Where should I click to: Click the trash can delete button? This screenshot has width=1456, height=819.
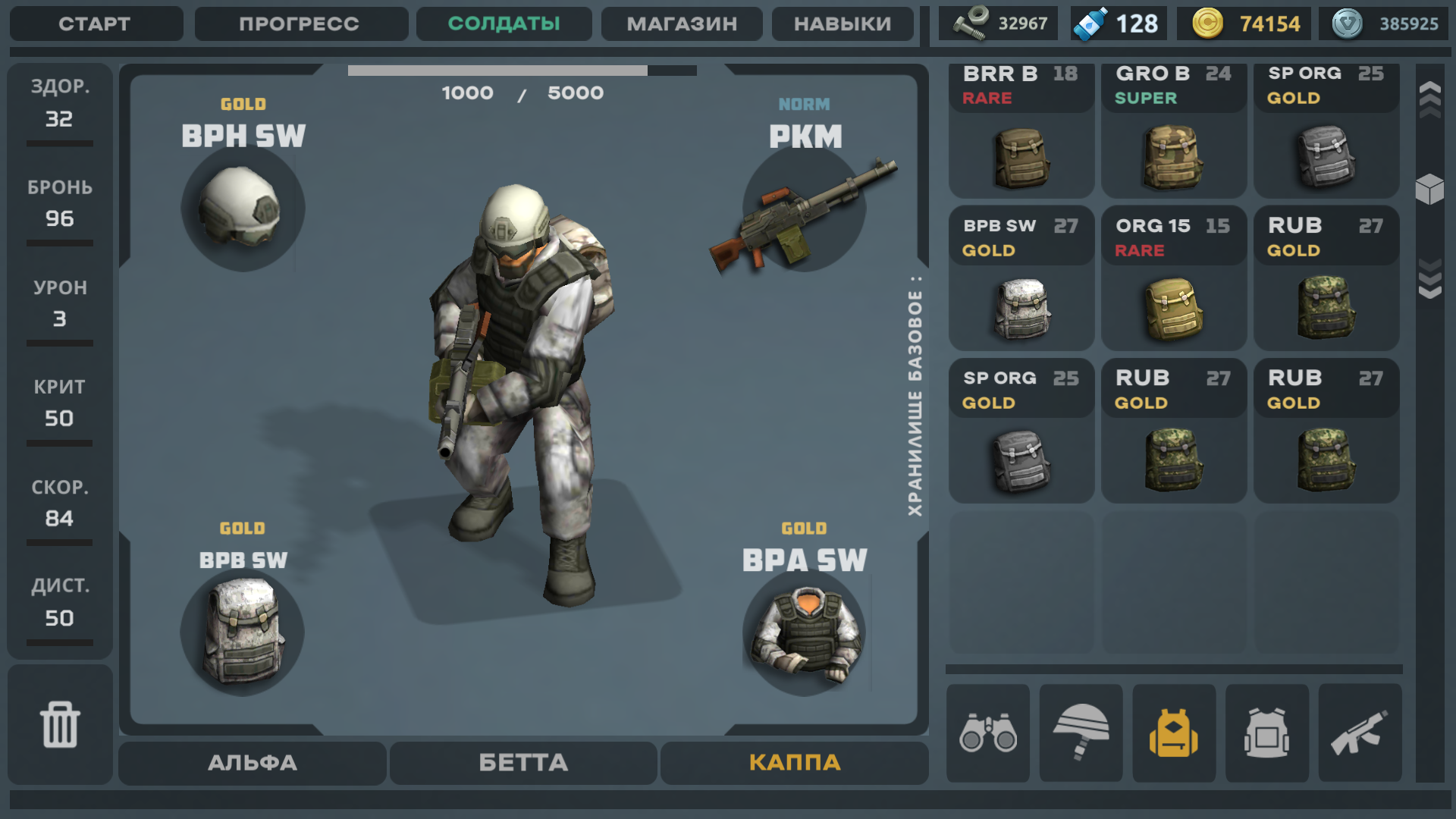[60, 724]
